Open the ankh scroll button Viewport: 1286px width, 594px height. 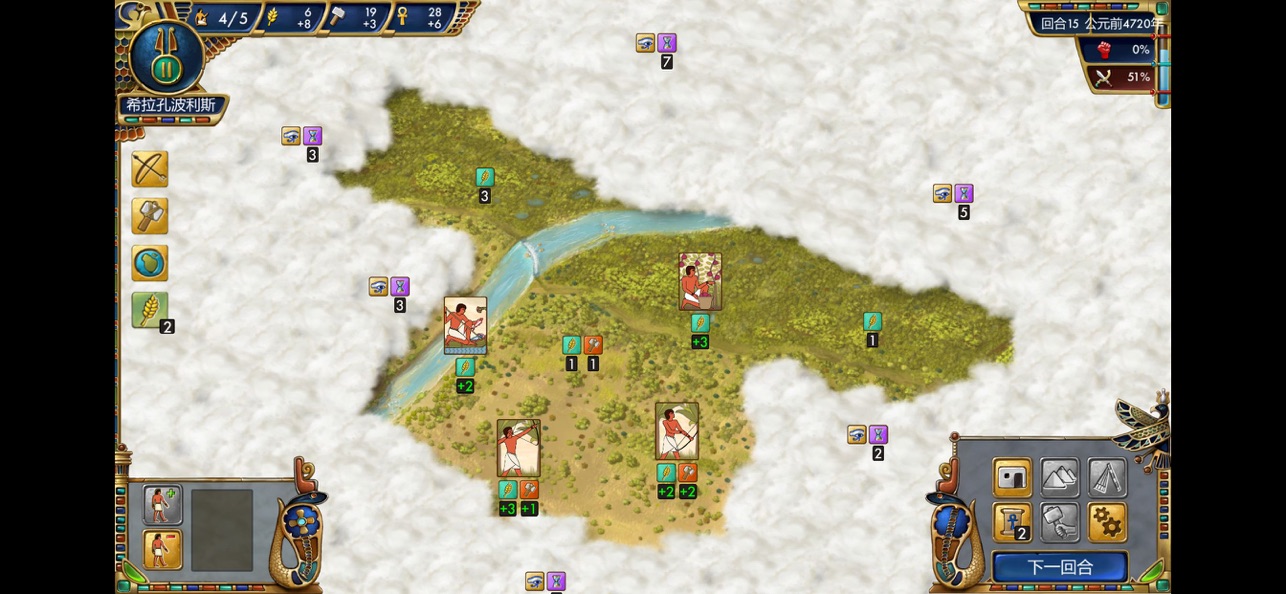tap(1012, 522)
